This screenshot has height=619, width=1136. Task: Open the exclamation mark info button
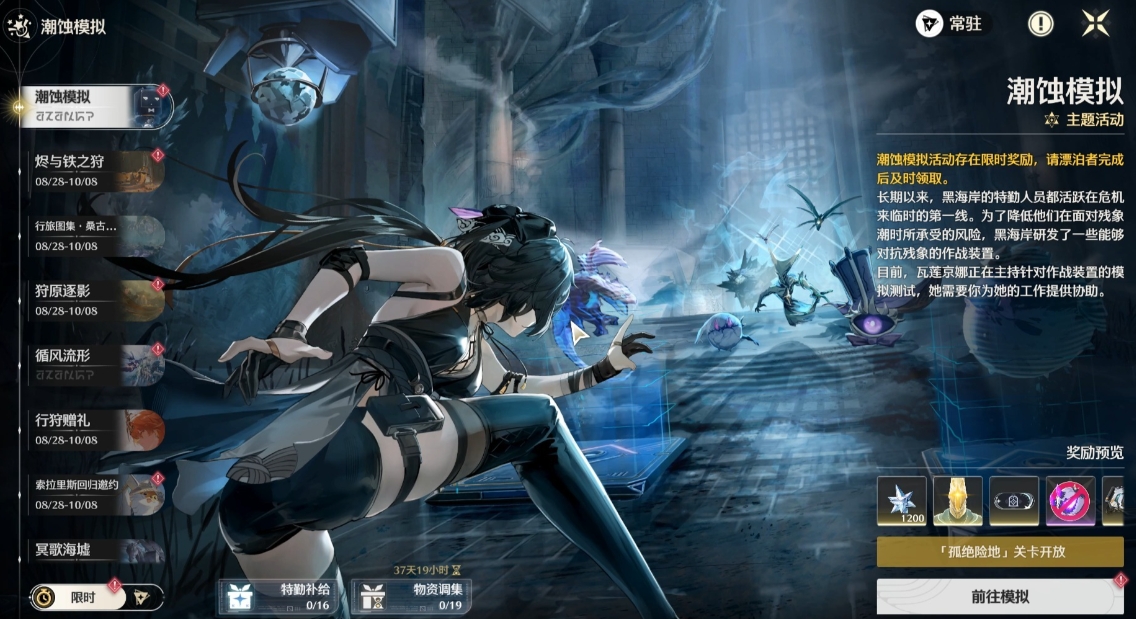tap(1041, 24)
